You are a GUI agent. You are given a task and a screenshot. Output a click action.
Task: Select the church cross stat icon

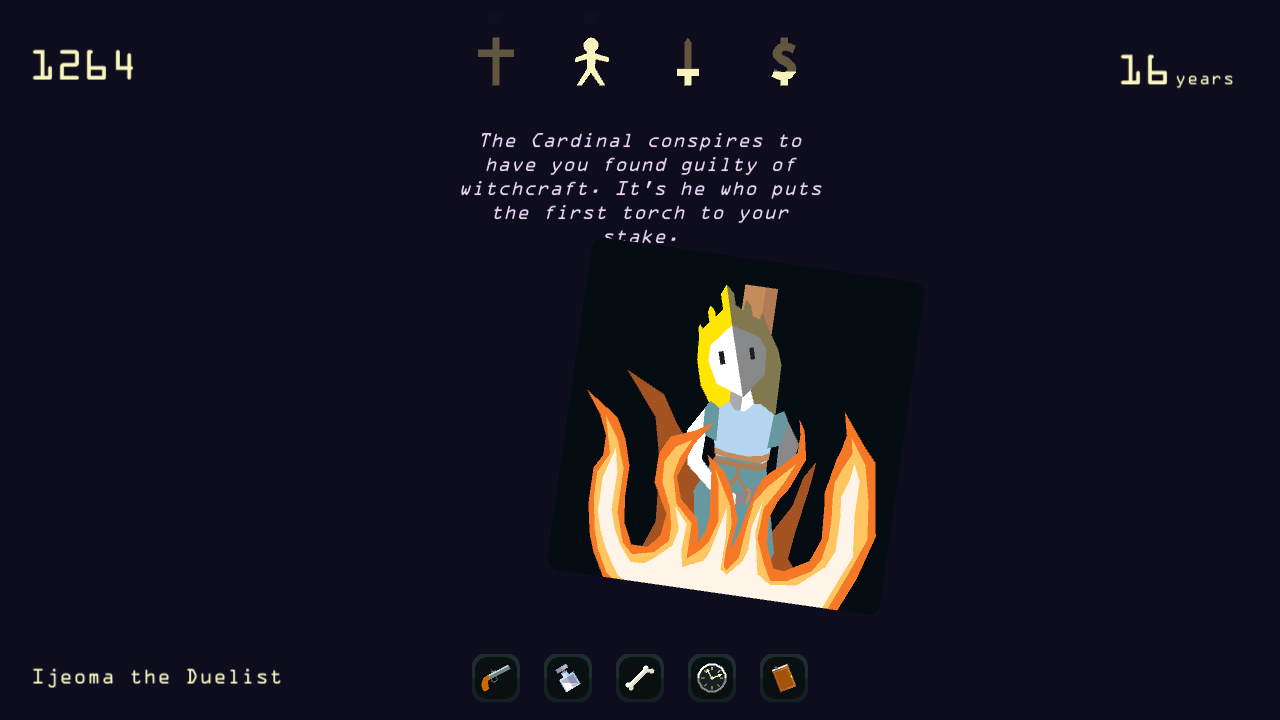point(497,62)
